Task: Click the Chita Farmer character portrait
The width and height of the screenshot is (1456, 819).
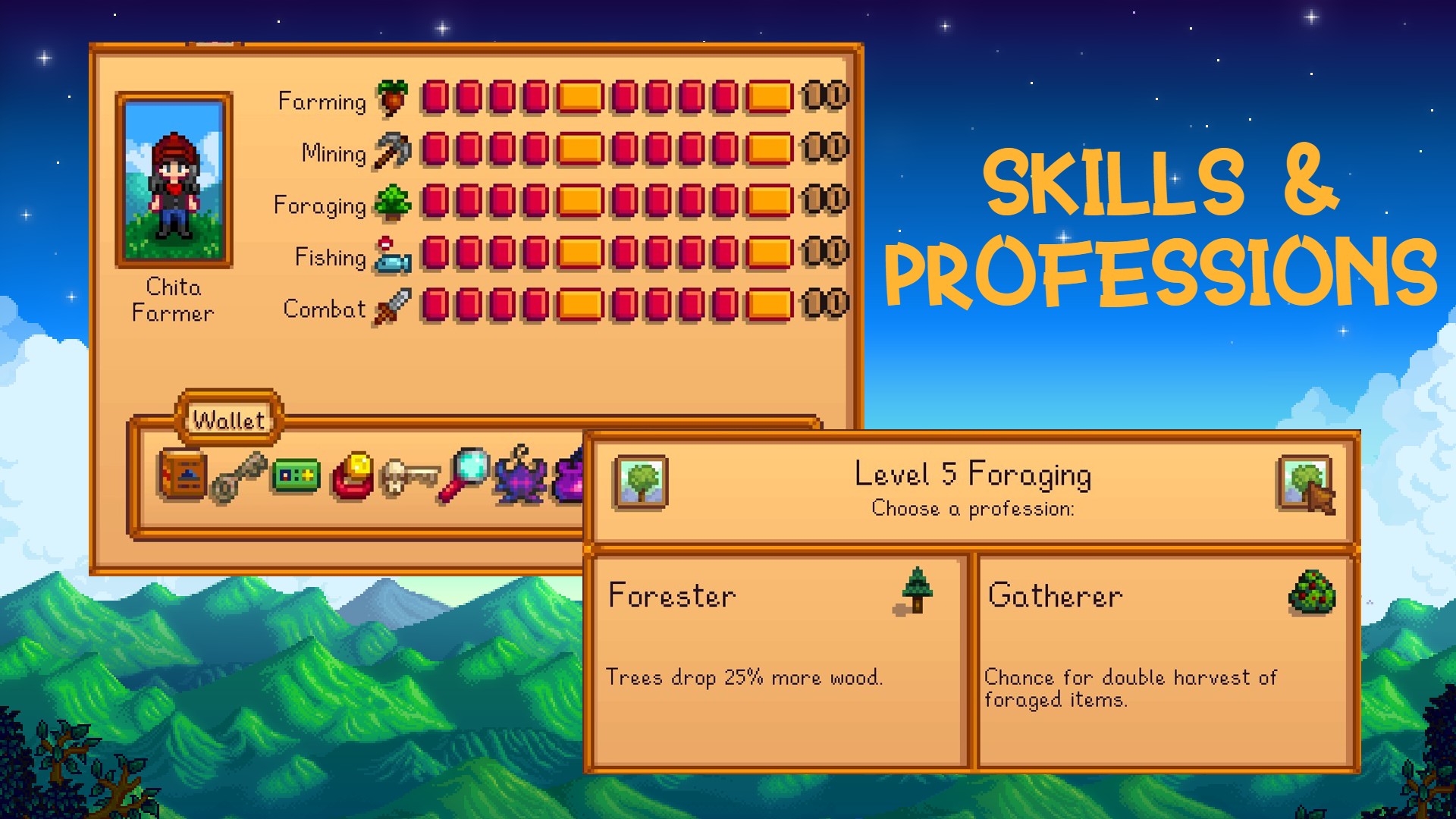Action: tap(175, 180)
